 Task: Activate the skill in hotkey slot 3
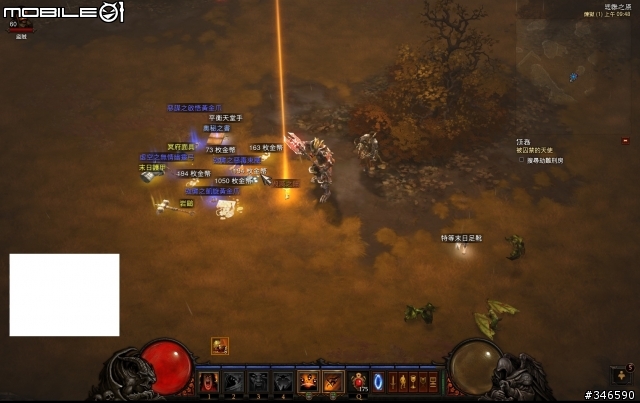point(258,382)
